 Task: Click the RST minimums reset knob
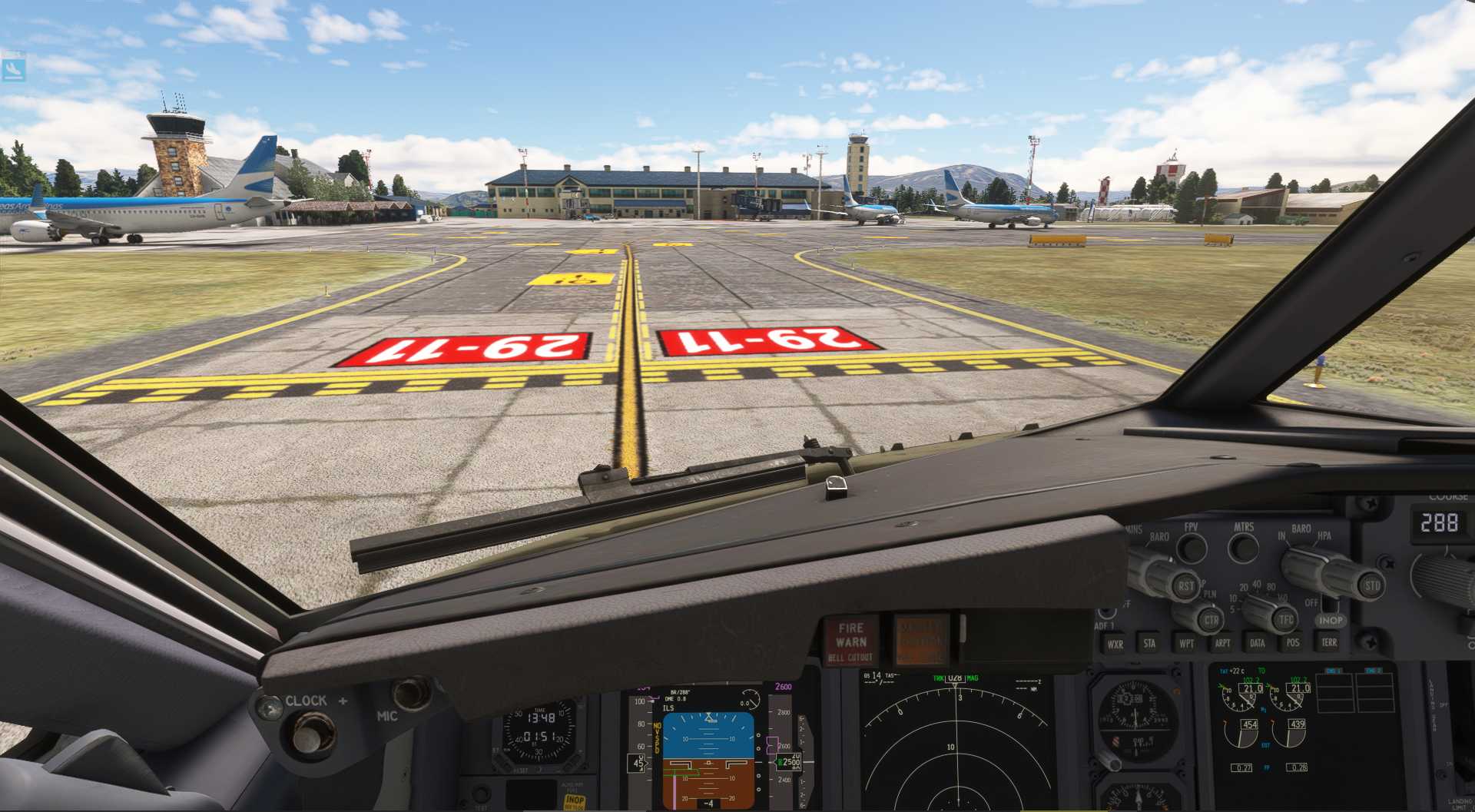point(1185,587)
